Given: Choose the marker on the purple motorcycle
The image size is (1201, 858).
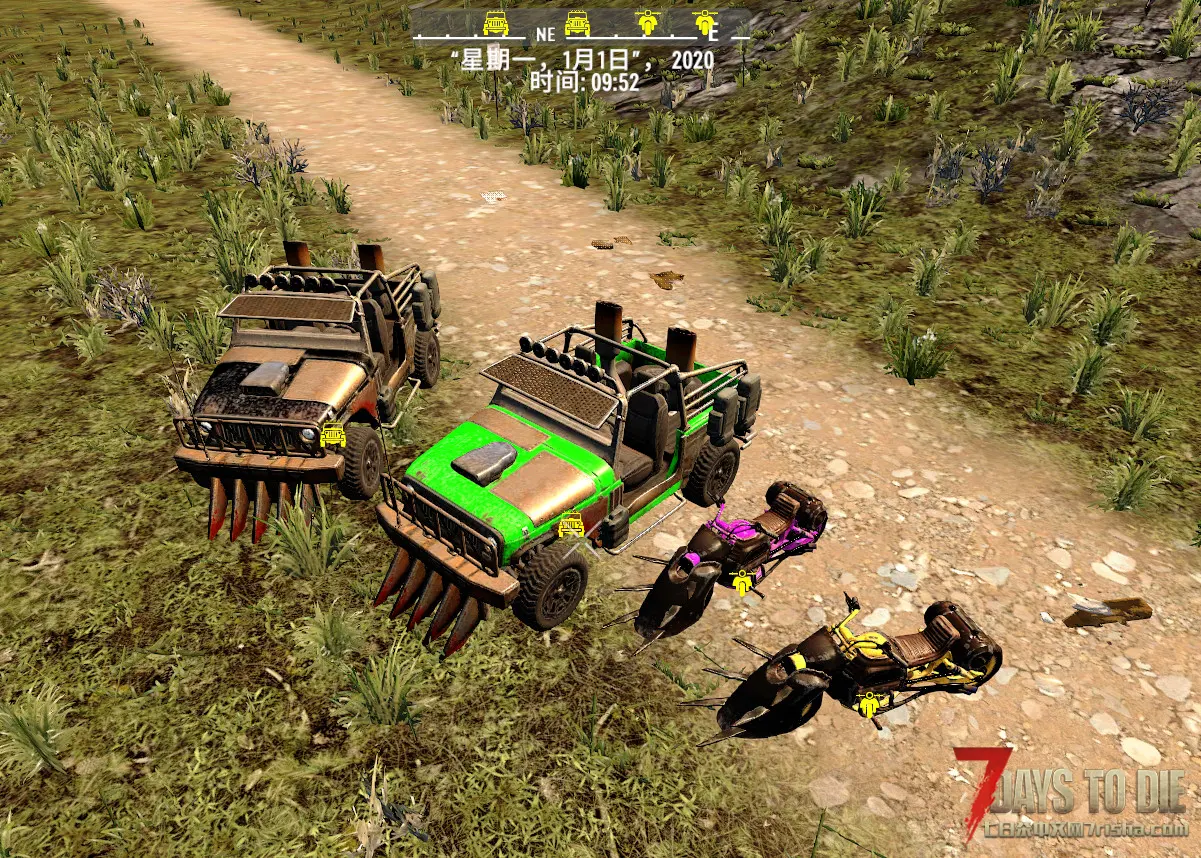Looking at the screenshot, I should point(741,582).
